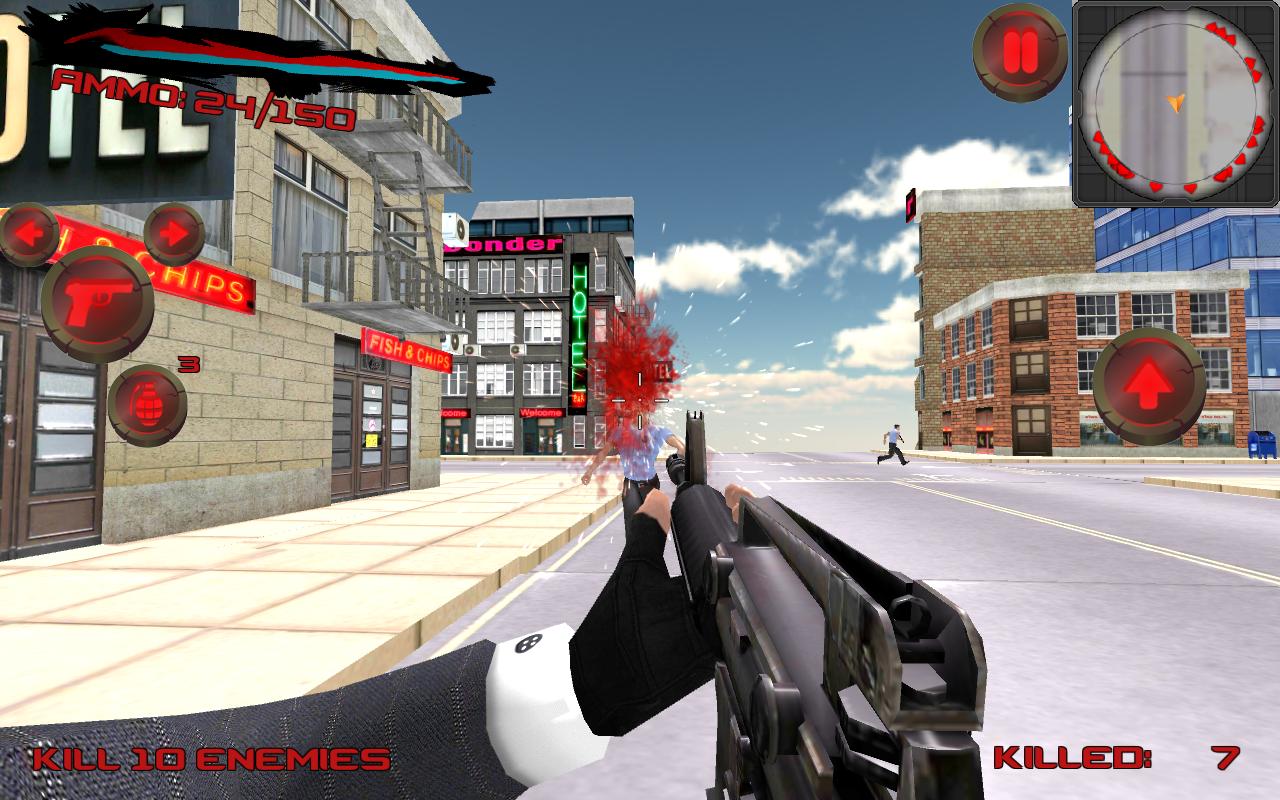Viewport: 1280px width, 800px height.
Task: Tap the grenade icon to throw a grenade
Action: tap(149, 398)
